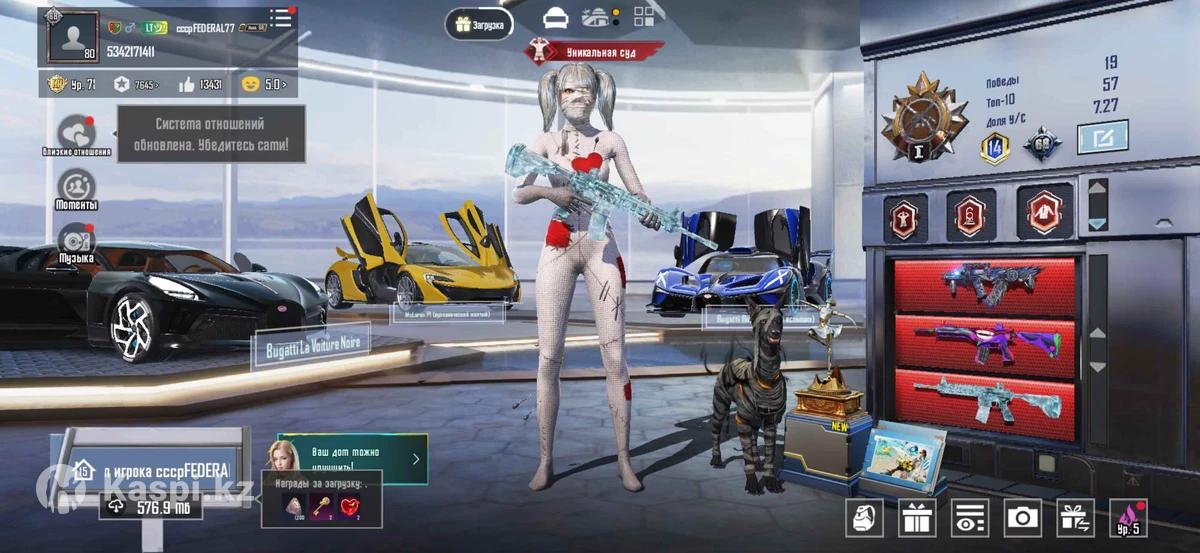The width and height of the screenshot is (1200, 553).
Task: Open the 'Ваш дом можно улучшить' home banner
Action: pyautogui.click(x=352, y=459)
